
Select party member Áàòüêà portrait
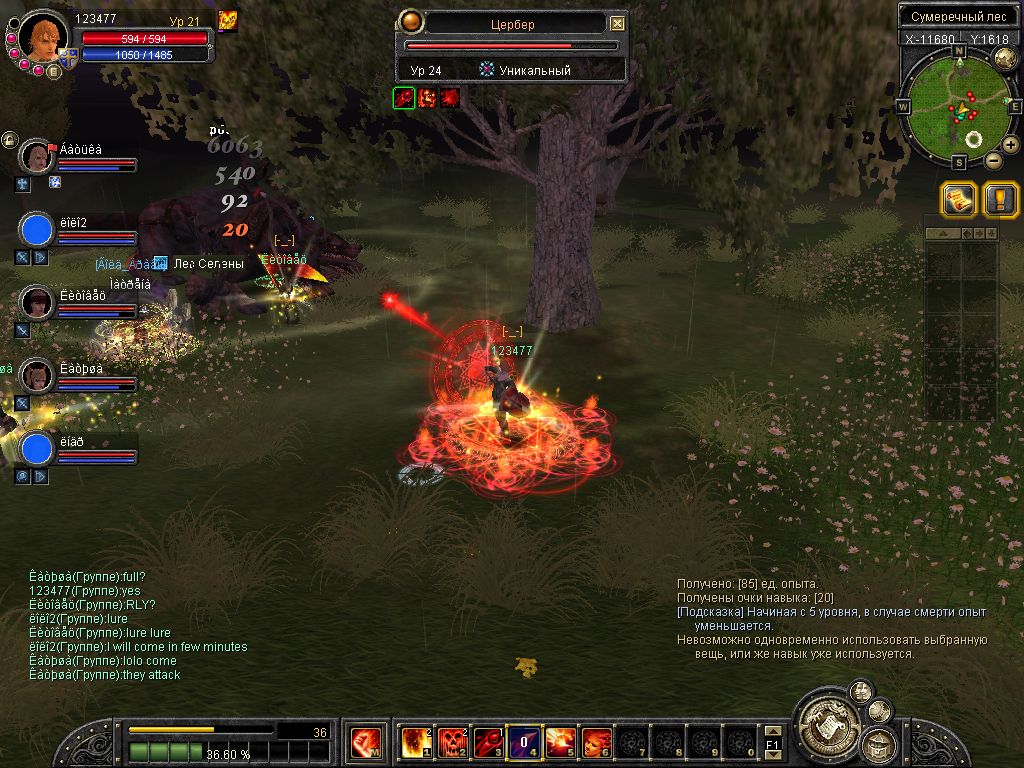point(36,157)
